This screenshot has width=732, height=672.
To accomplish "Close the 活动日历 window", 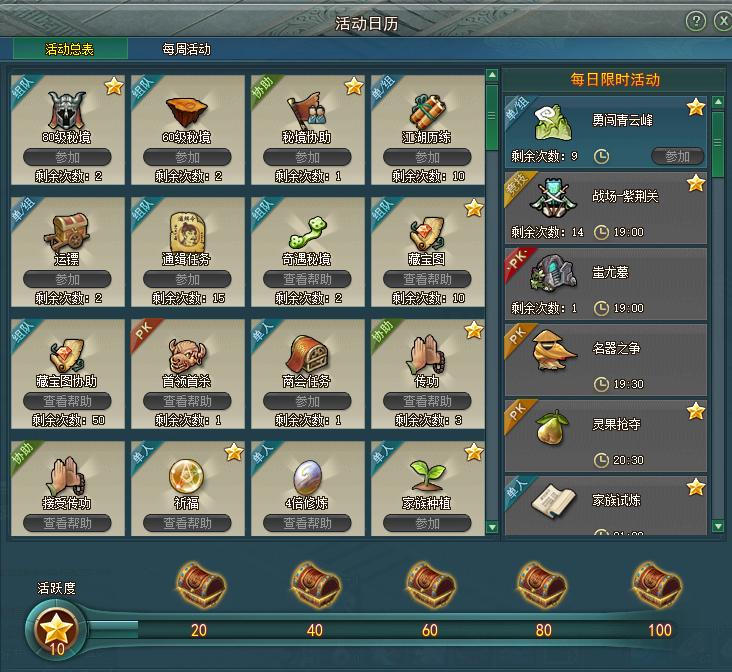I will pyautogui.click(x=722, y=21).
